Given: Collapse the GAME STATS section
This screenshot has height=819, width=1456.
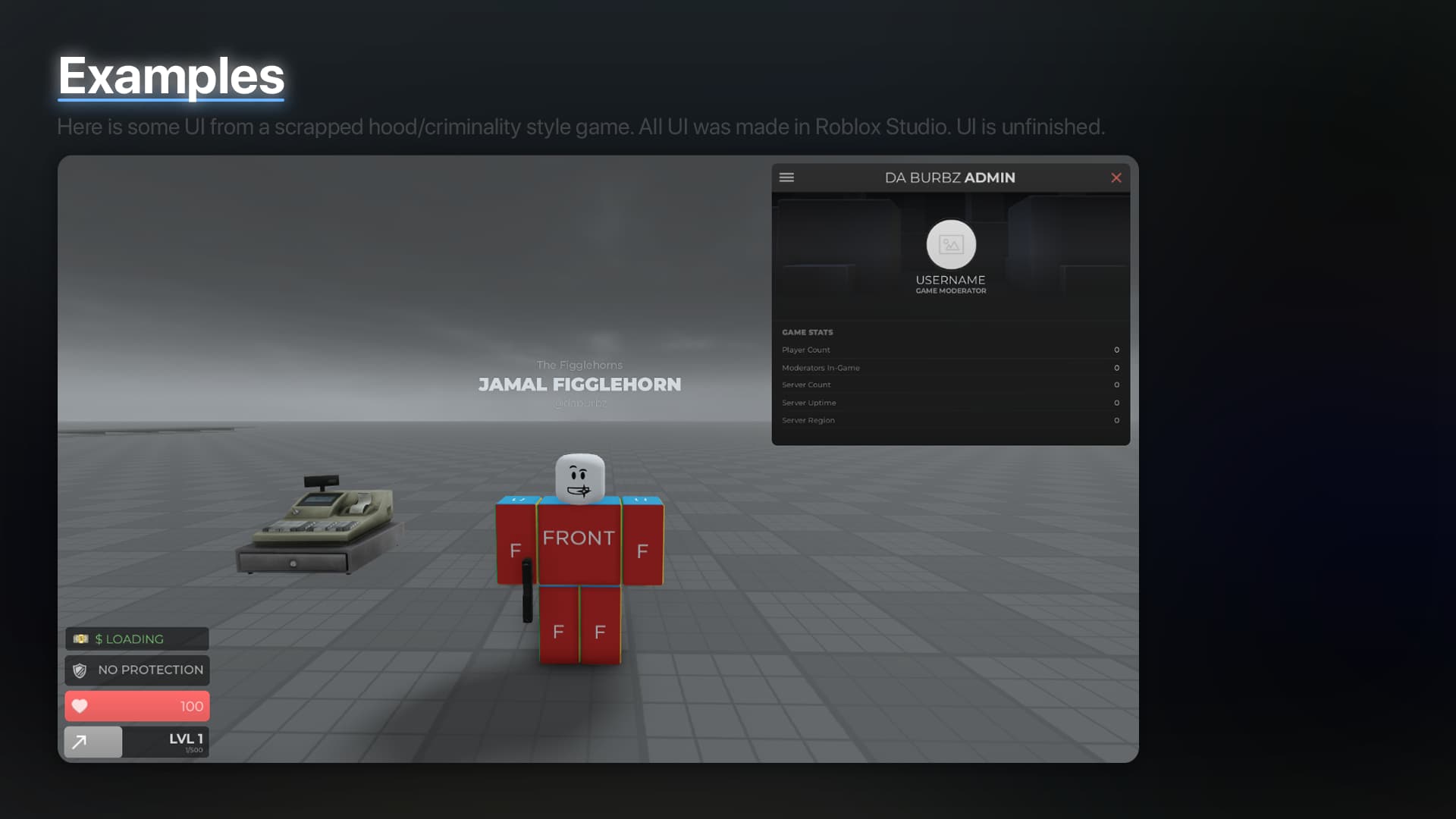Looking at the screenshot, I should tap(808, 332).
